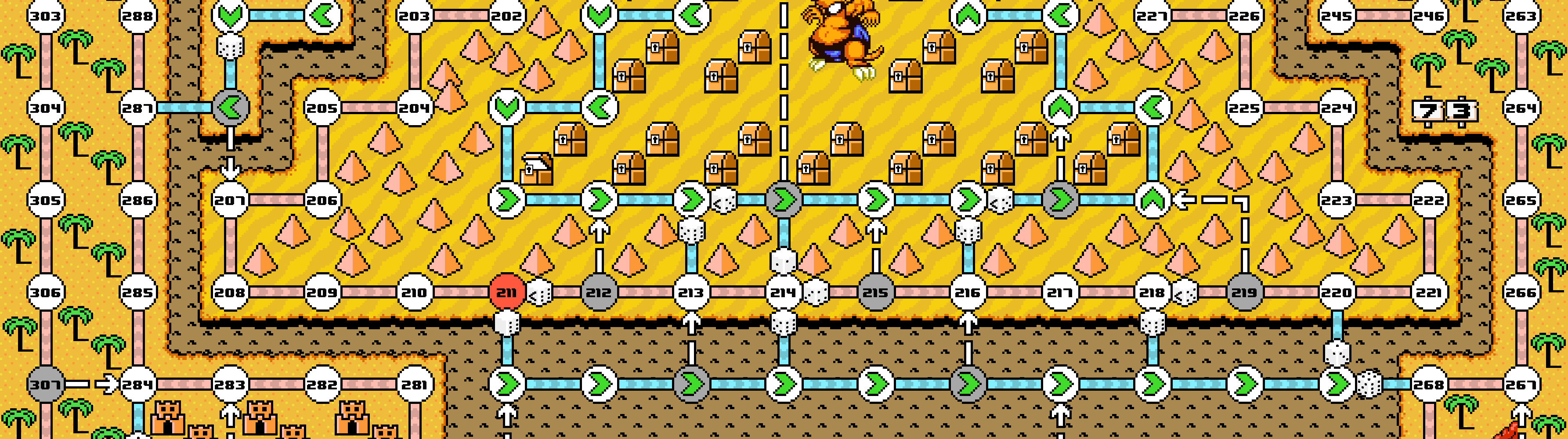Viewport: 1568px width, 439px height.
Task: Choose level node 221
Action: click(1429, 292)
